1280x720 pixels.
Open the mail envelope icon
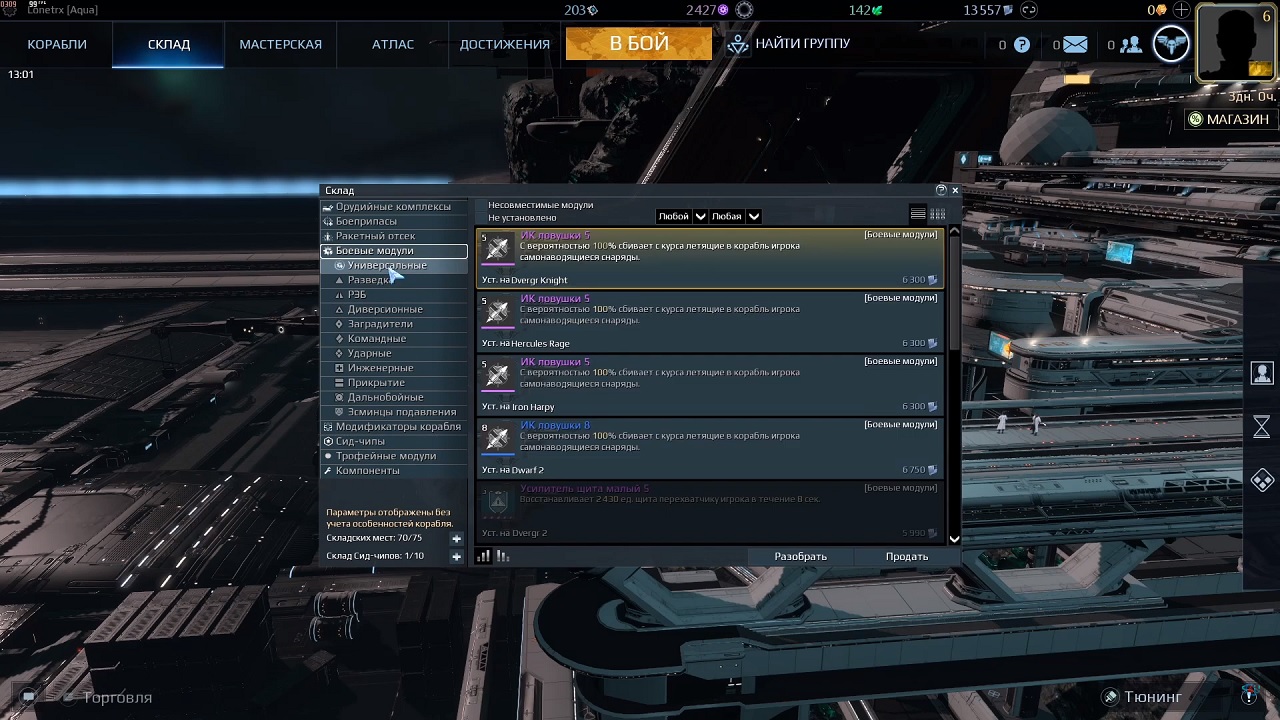click(1075, 45)
